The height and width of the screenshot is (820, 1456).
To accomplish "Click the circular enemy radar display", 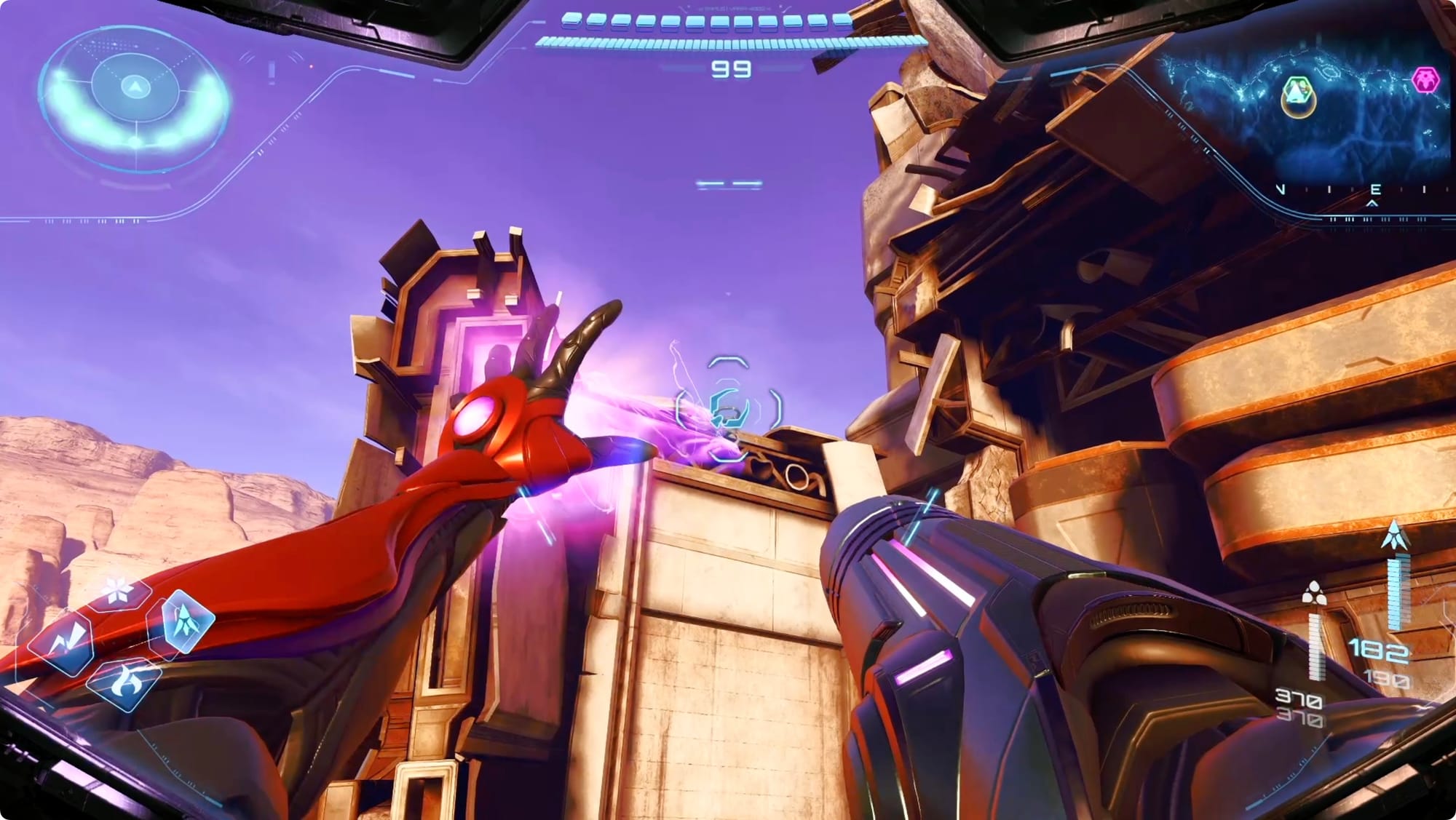I will (x=134, y=100).
